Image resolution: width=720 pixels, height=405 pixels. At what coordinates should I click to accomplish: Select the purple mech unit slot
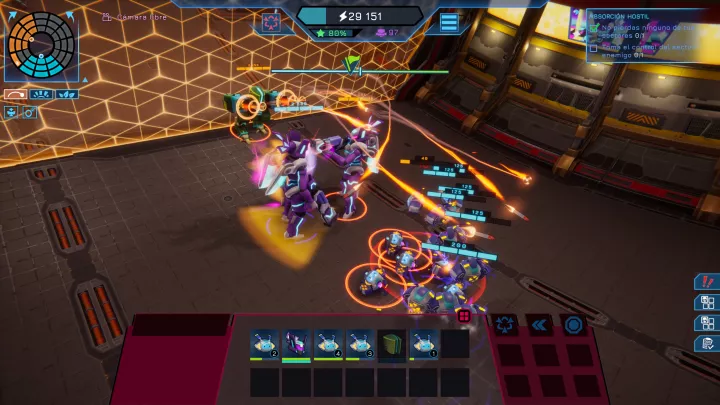pyautogui.click(x=296, y=344)
